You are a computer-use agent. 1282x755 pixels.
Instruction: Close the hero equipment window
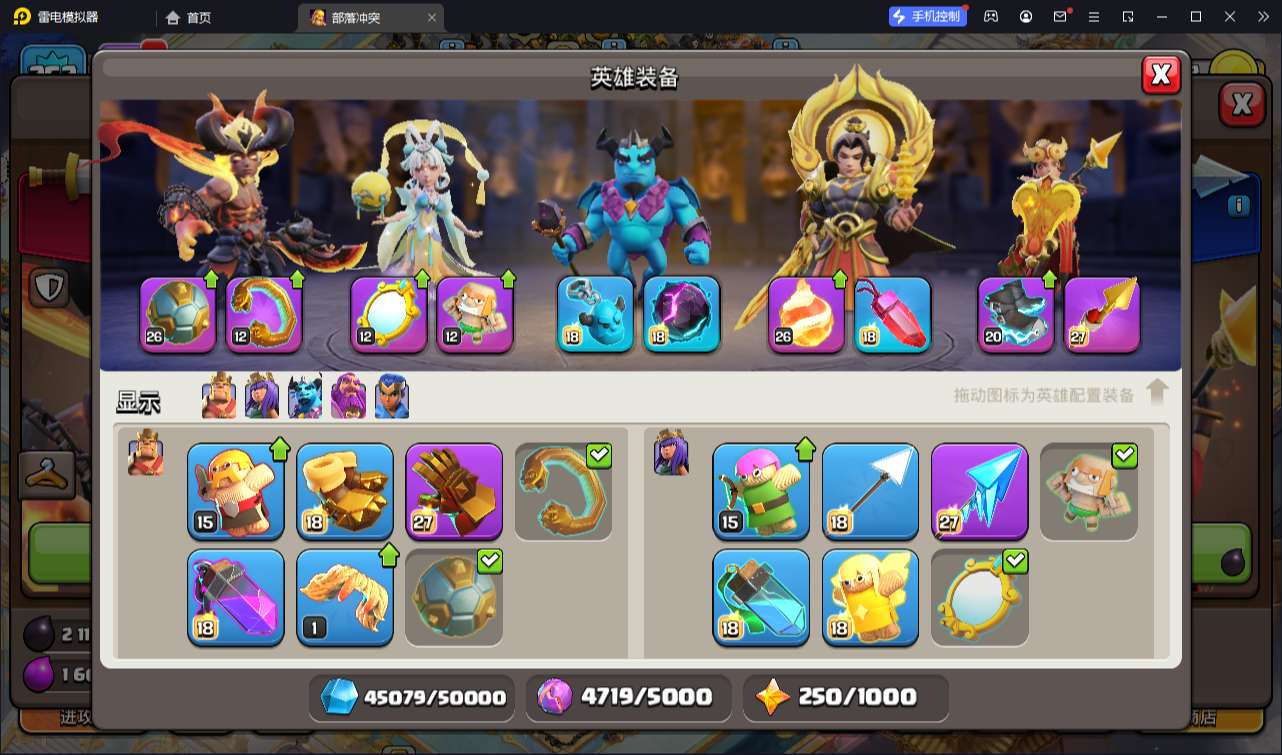click(x=1161, y=75)
